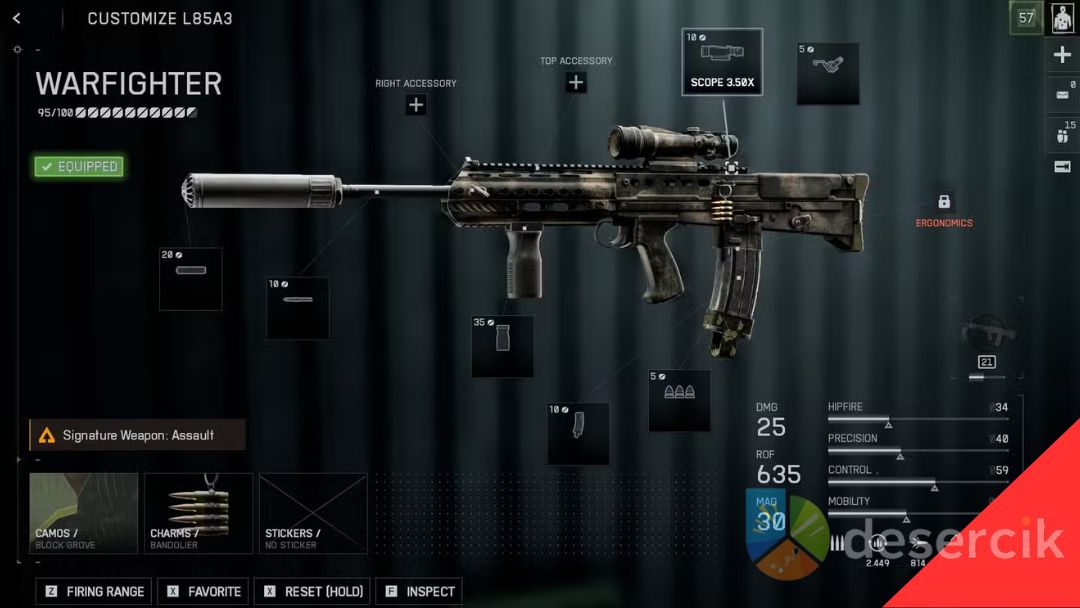
Task: Click the locked Ergonomics slot
Action: (x=944, y=203)
